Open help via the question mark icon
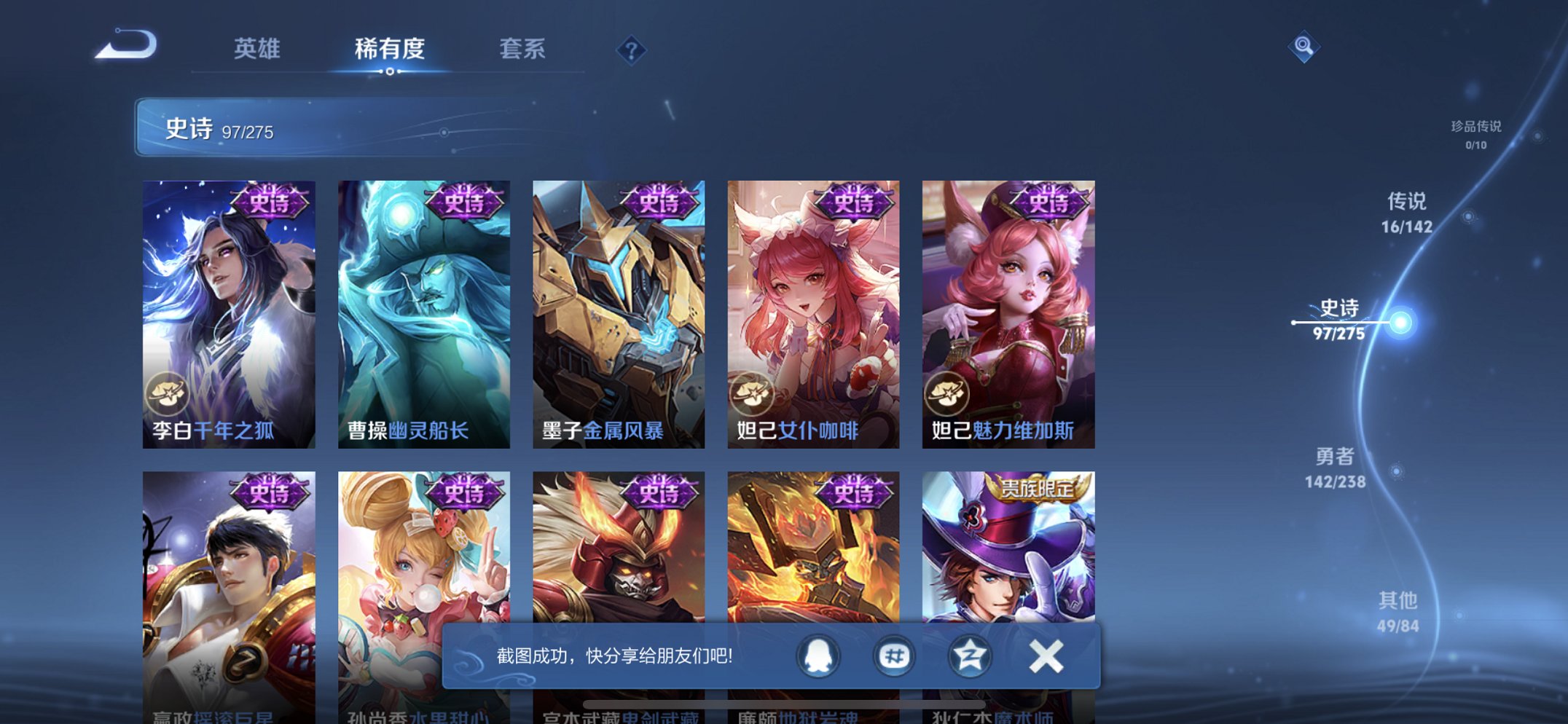Screen dimensions: 1568x724 click(631, 50)
